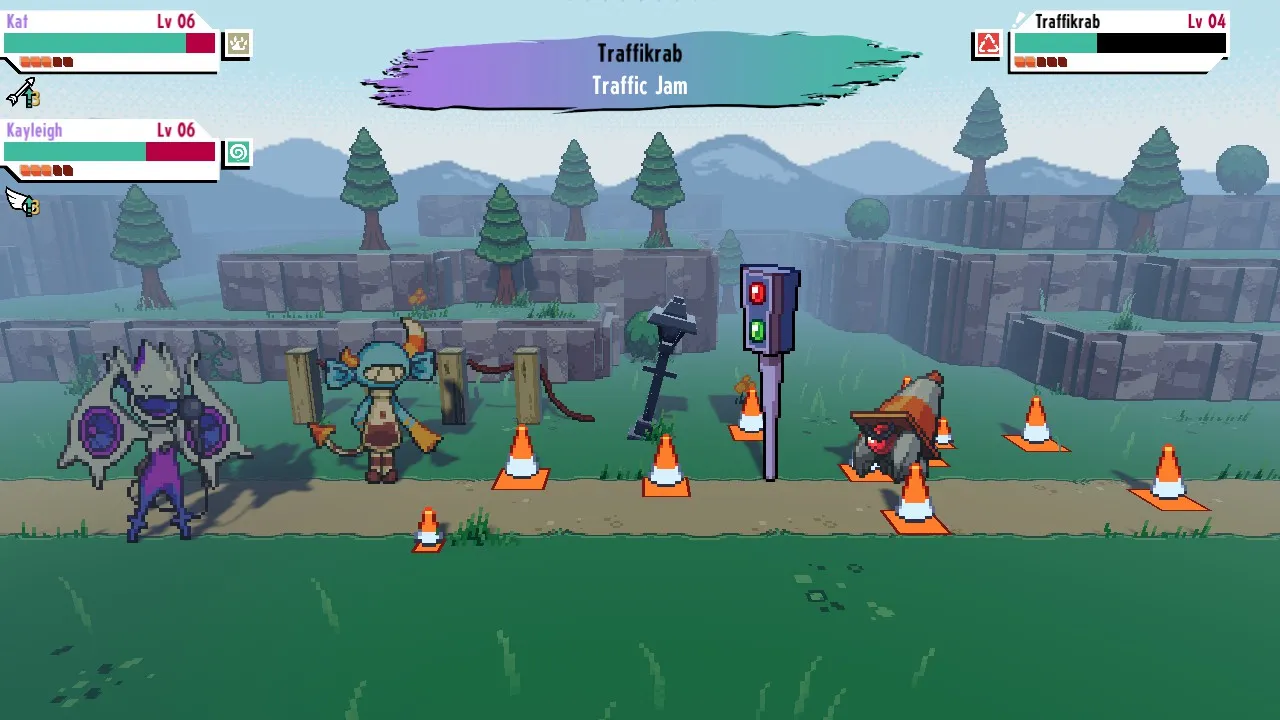The height and width of the screenshot is (720, 1280).
Task: Click the Traffikrab title text
Action: click(x=640, y=53)
